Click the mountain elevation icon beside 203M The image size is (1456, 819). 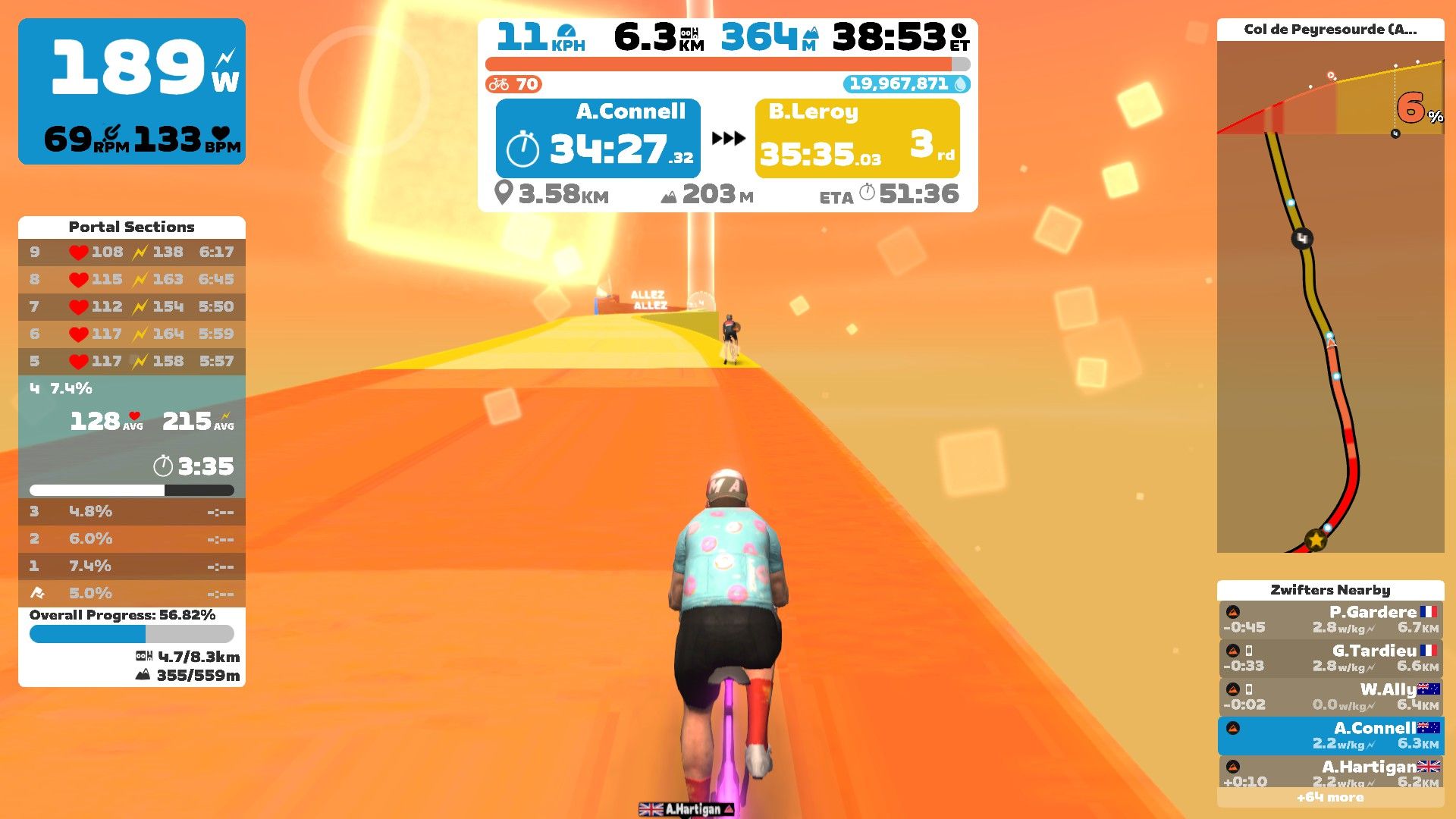pyautogui.click(x=670, y=195)
